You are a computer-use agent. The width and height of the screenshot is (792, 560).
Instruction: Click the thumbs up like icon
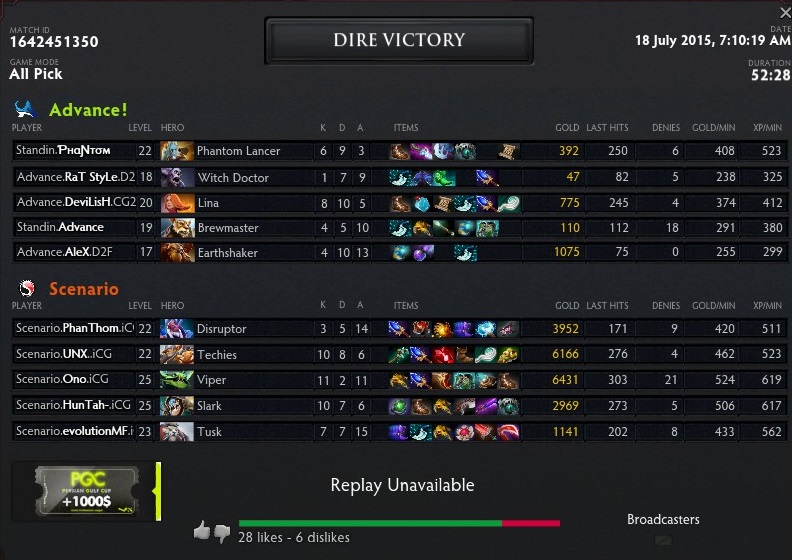coord(202,531)
